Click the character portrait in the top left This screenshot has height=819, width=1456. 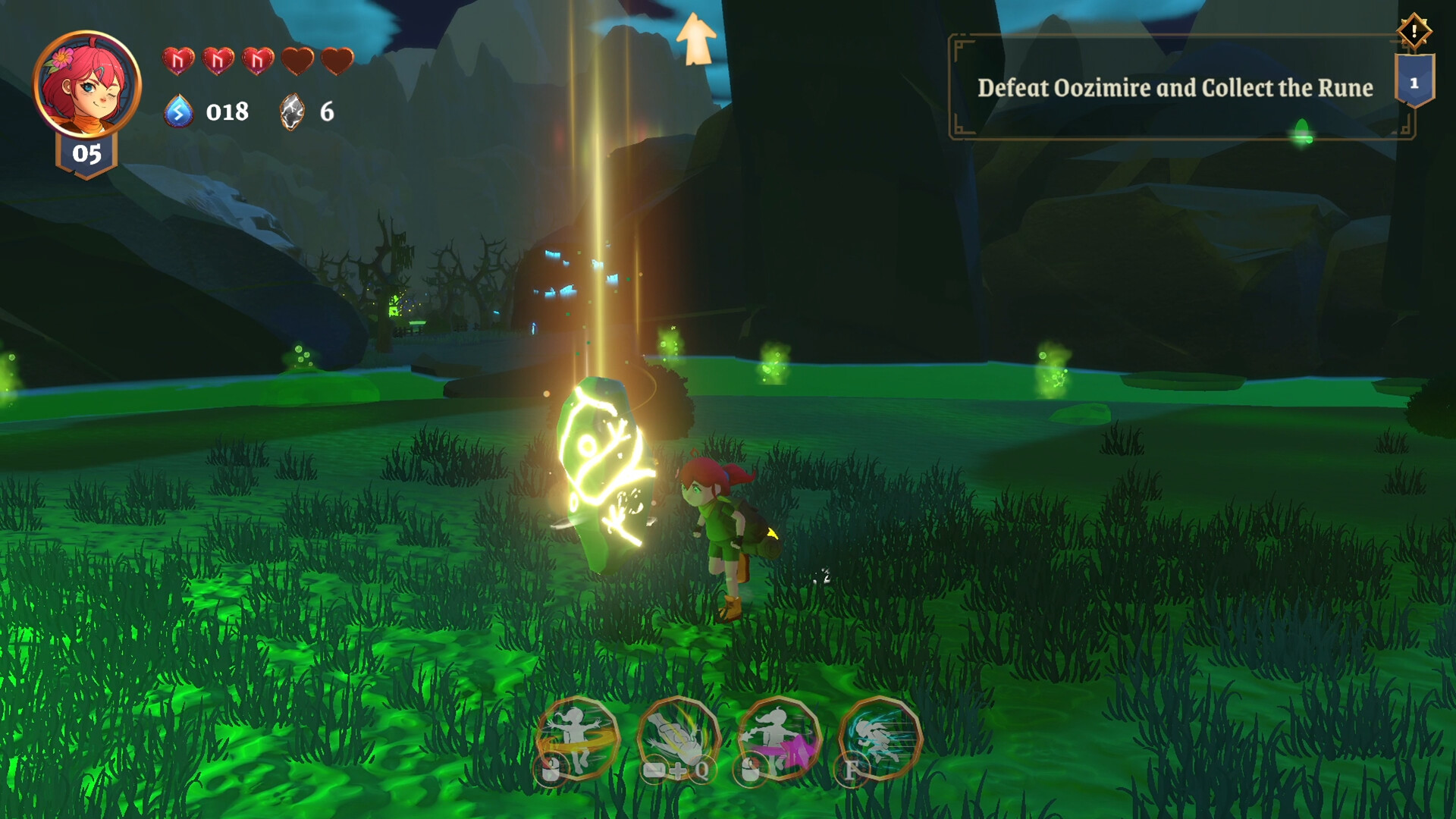click(86, 83)
